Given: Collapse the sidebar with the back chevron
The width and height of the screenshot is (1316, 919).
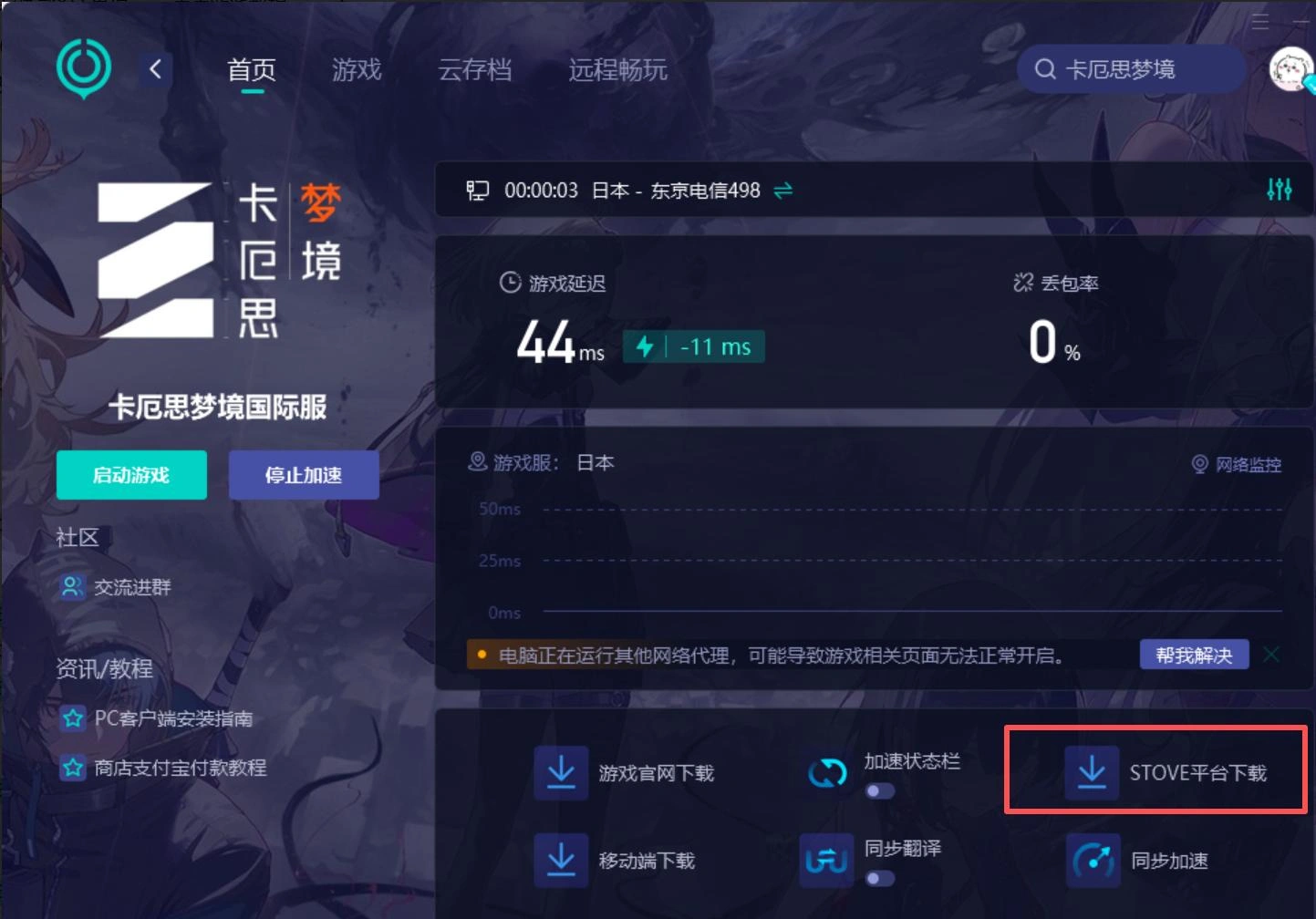Looking at the screenshot, I should 154,68.
